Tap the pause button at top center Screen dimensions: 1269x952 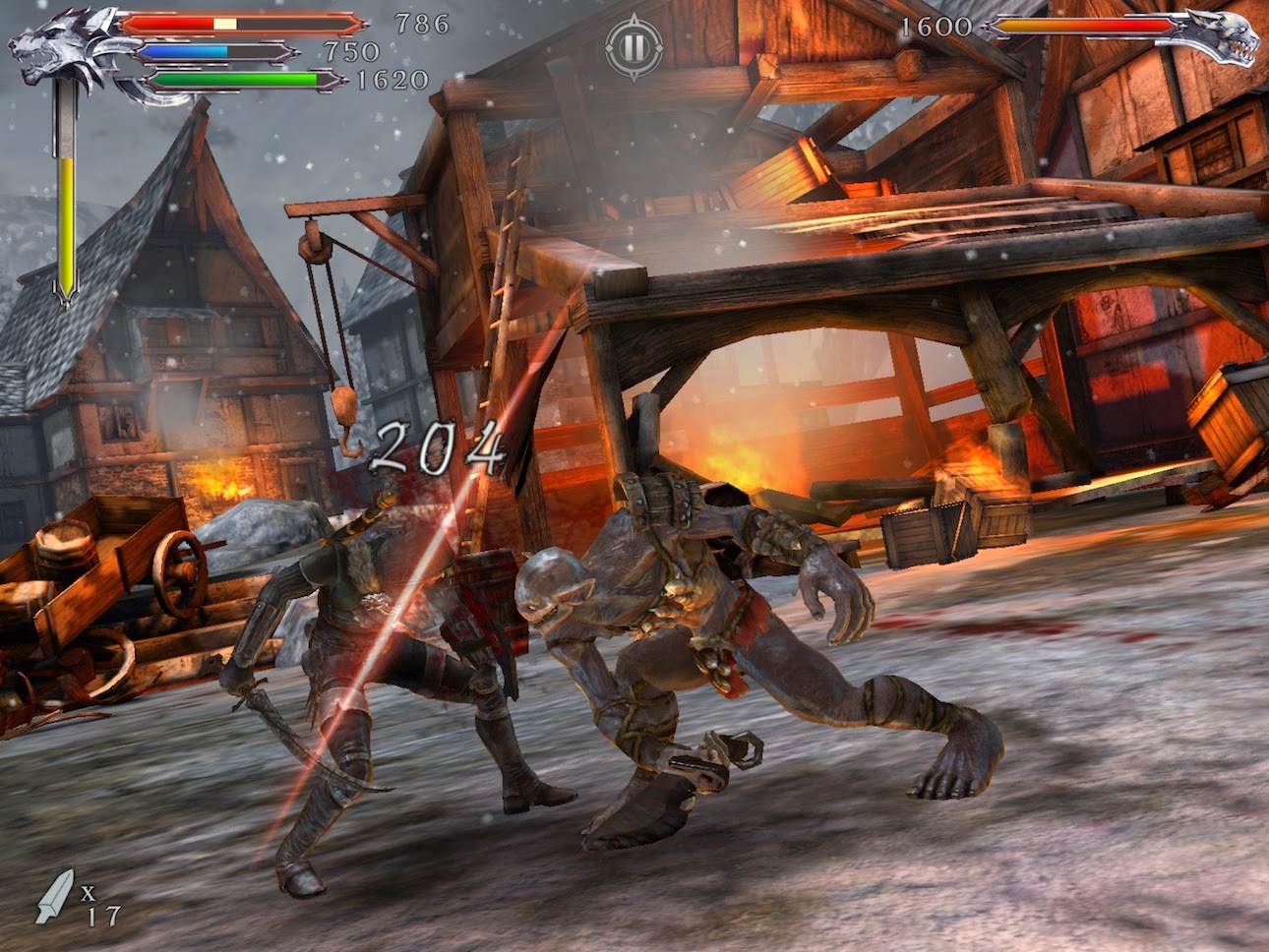[x=634, y=46]
